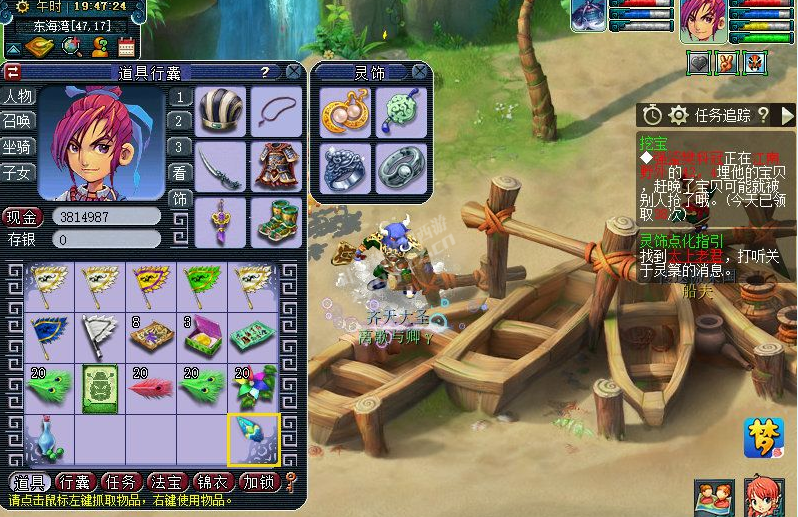The width and height of the screenshot is (798, 517).
Task: Open the 任务 tab in inventory
Action: (x=122, y=482)
